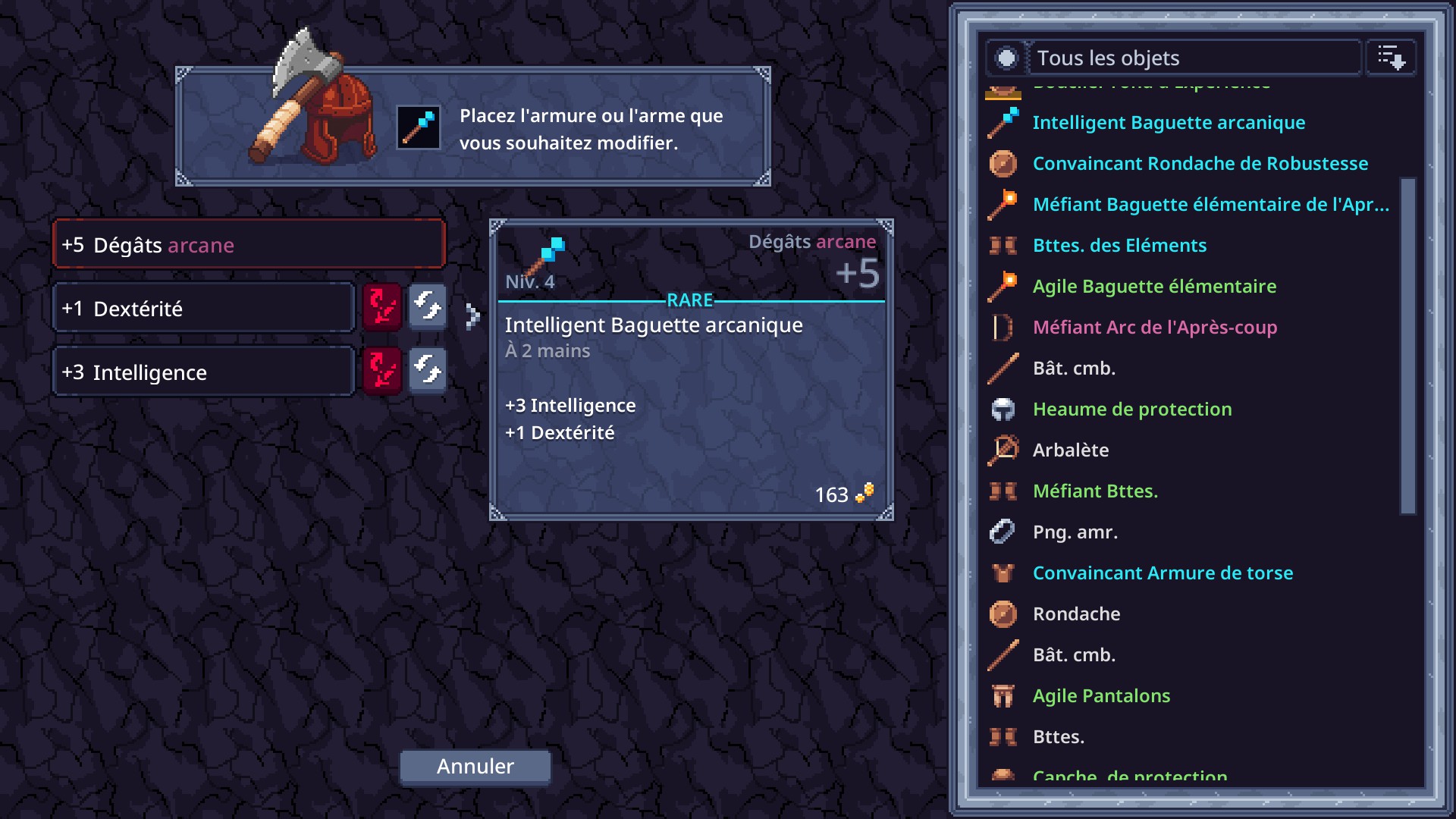Pick Bttes. des Eléments item

[x=1119, y=246]
